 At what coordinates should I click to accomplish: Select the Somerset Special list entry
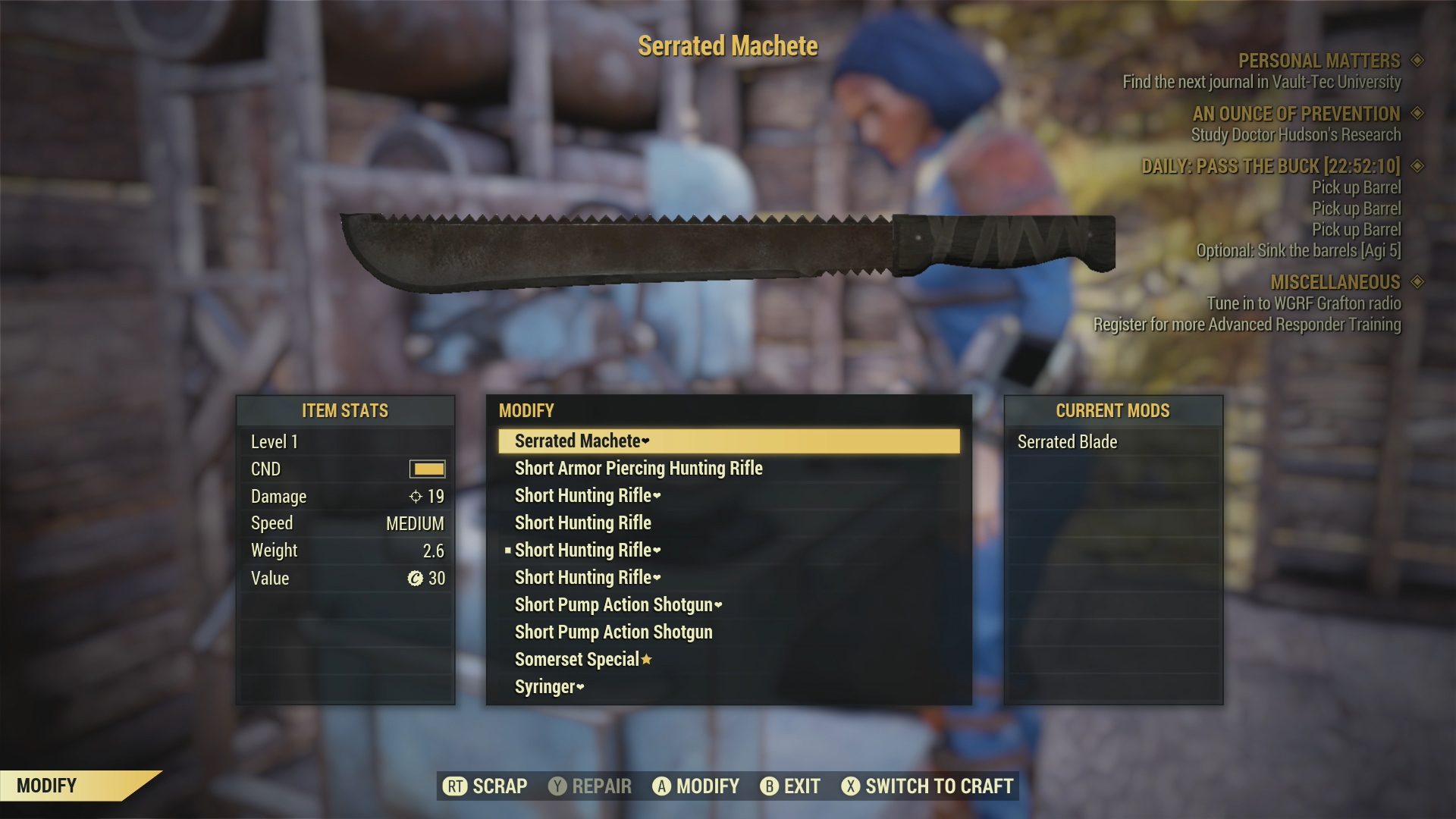pyautogui.click(x=578, y=659)
